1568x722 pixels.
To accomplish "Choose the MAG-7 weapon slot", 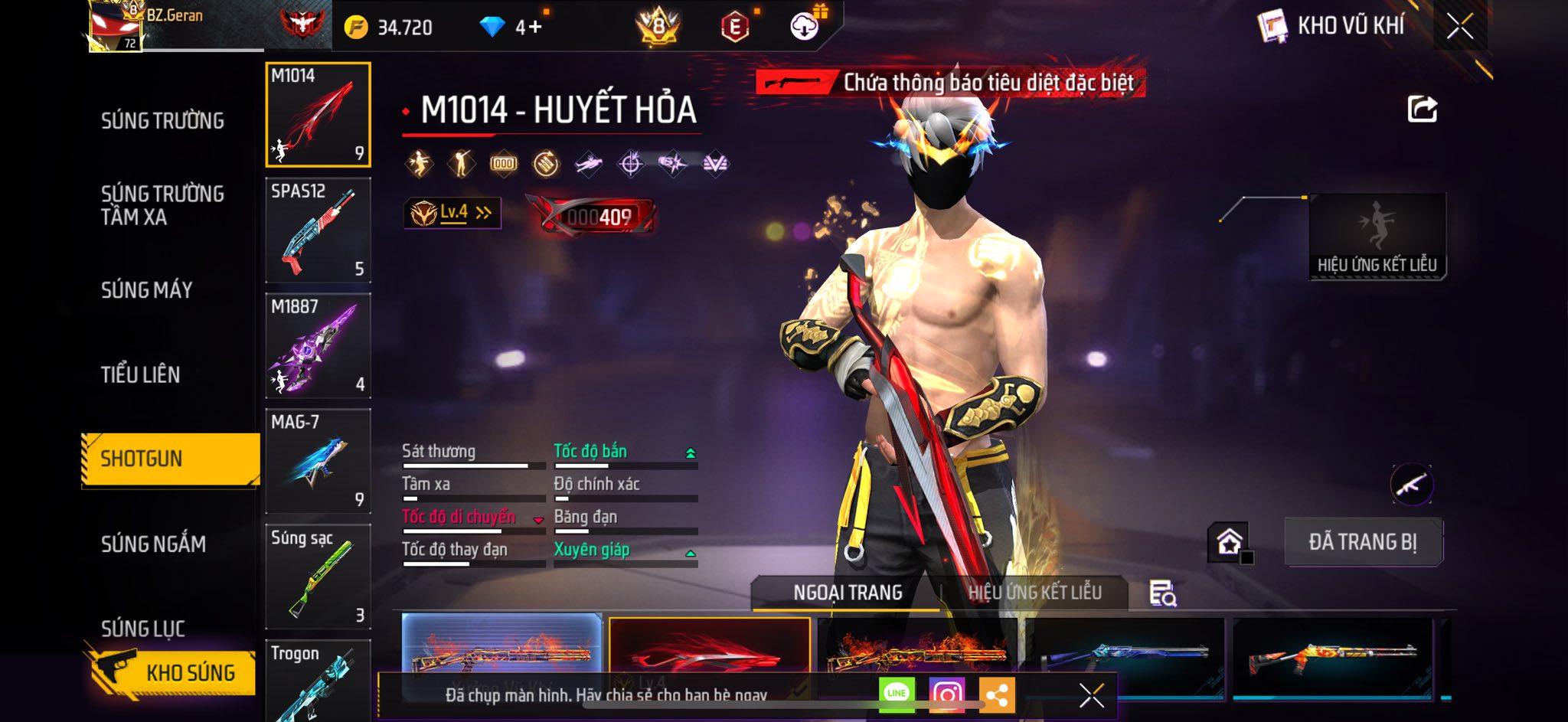I will [318, 461].
